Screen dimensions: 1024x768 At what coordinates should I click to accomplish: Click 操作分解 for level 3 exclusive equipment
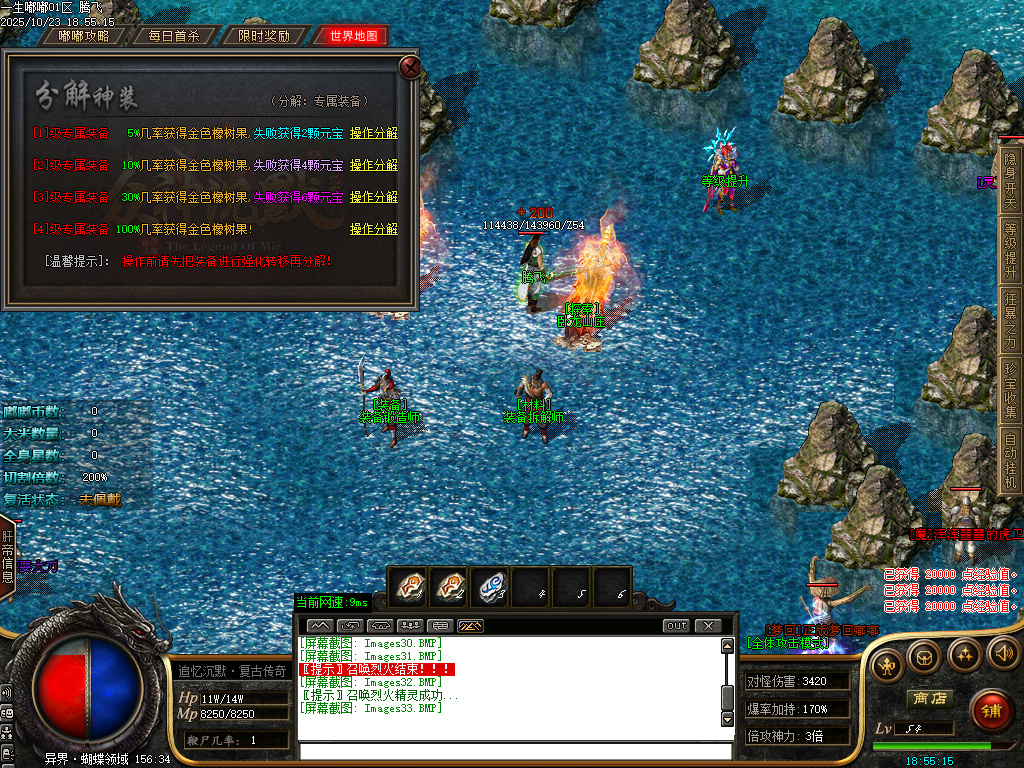click(x=373, y=197)
